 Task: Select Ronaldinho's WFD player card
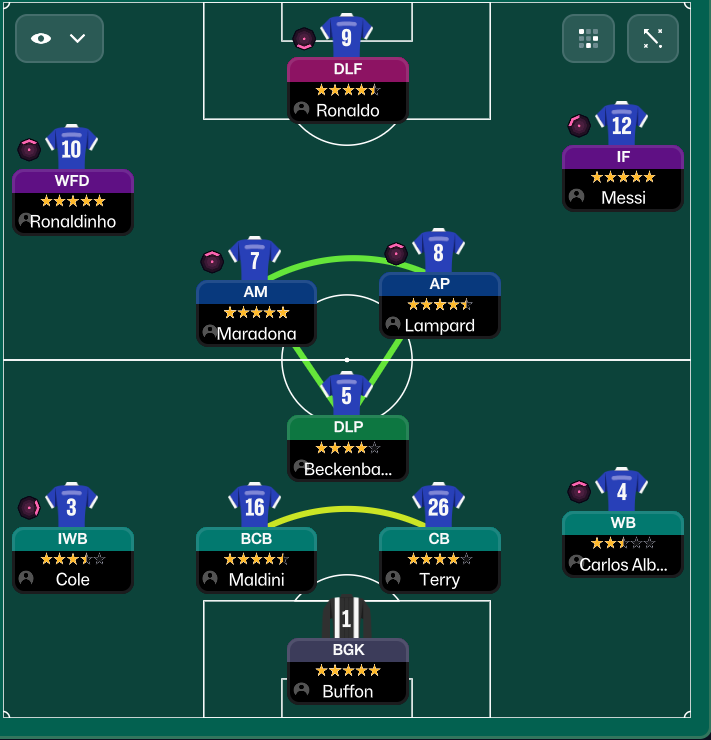(x=72, y=202)
